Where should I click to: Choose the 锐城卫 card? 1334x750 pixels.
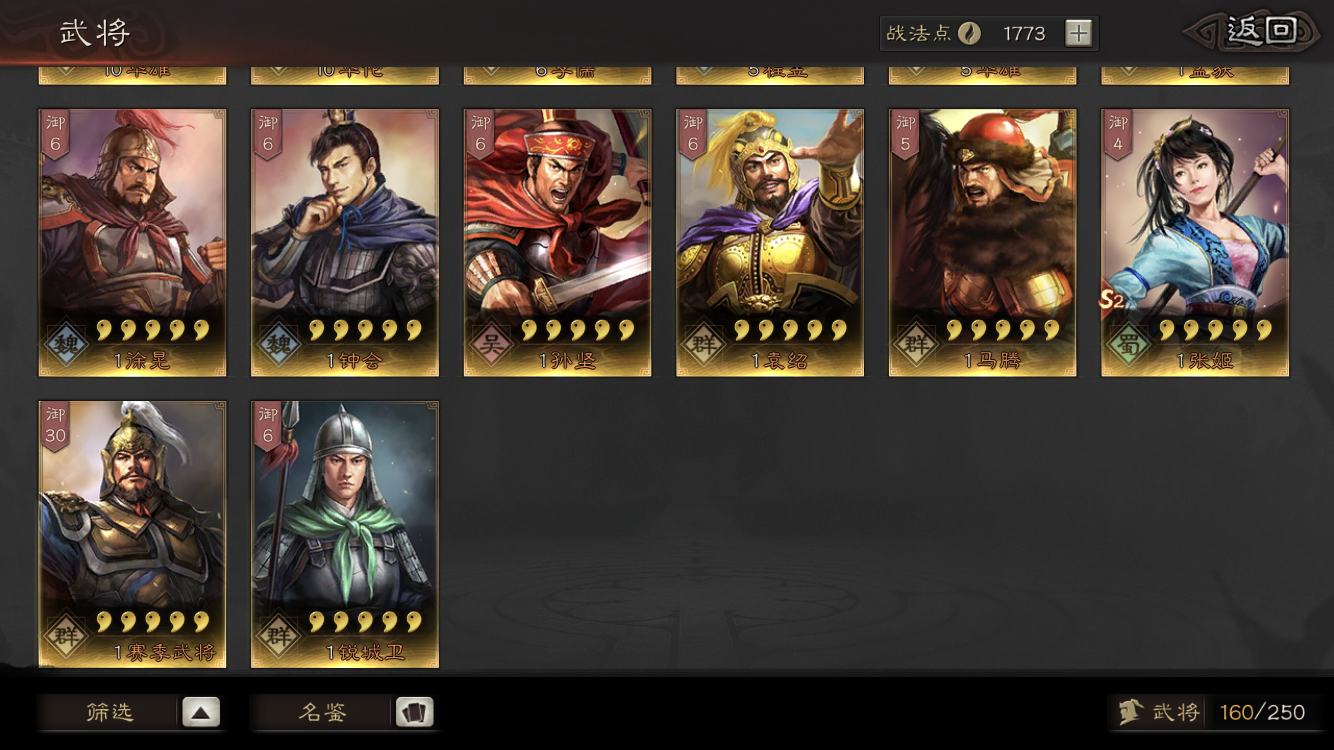click(x=345, y=534)
